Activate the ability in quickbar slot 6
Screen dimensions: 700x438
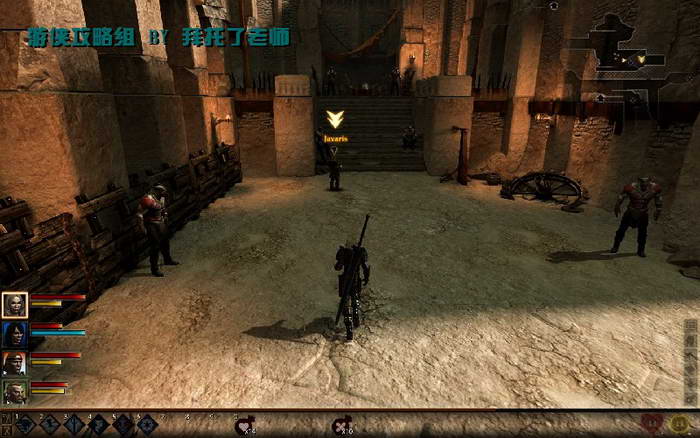pyautogui.click(x=147, y=425)
